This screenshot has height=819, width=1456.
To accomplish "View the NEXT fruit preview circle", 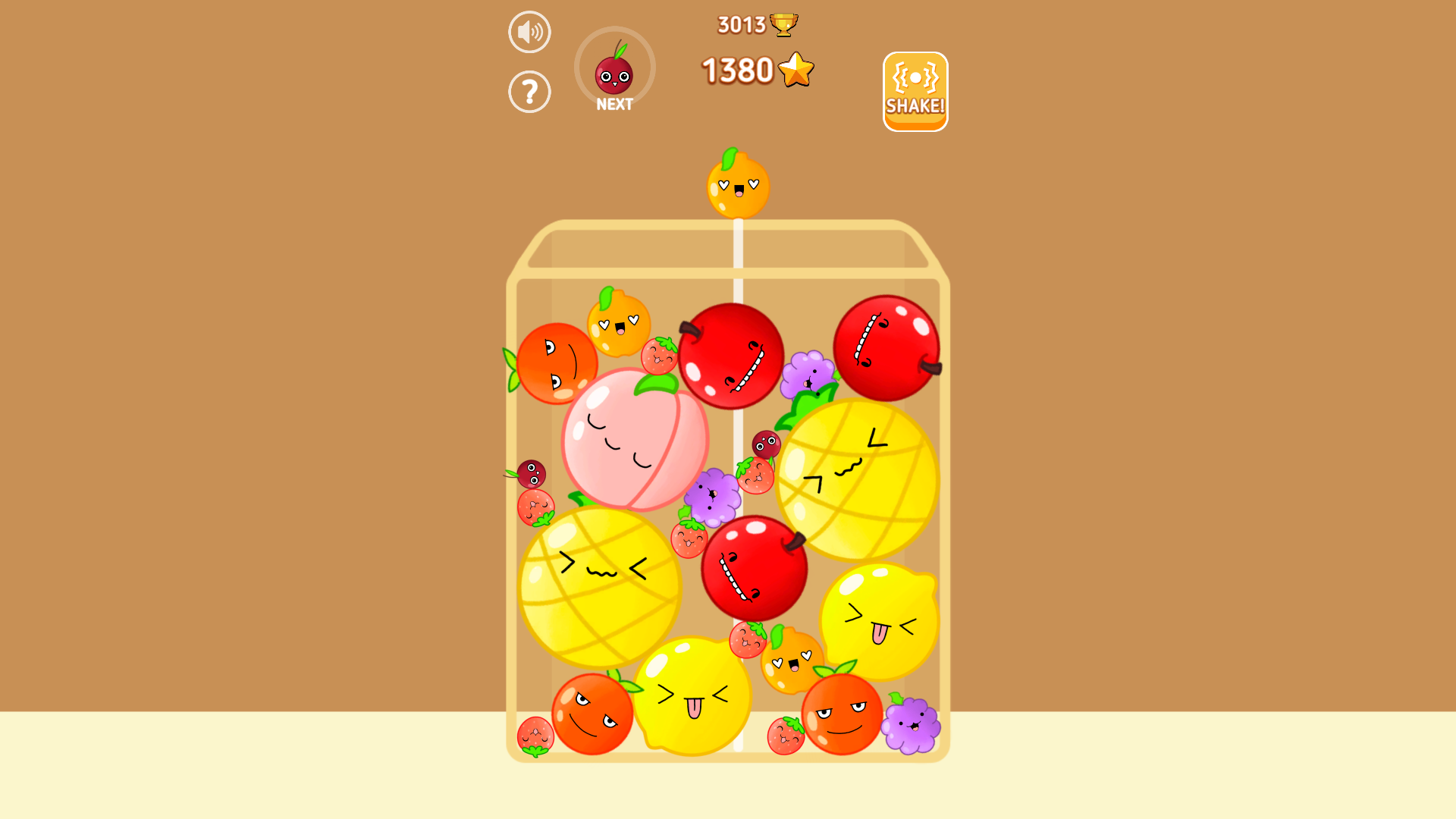I will (x=615, y=68).
